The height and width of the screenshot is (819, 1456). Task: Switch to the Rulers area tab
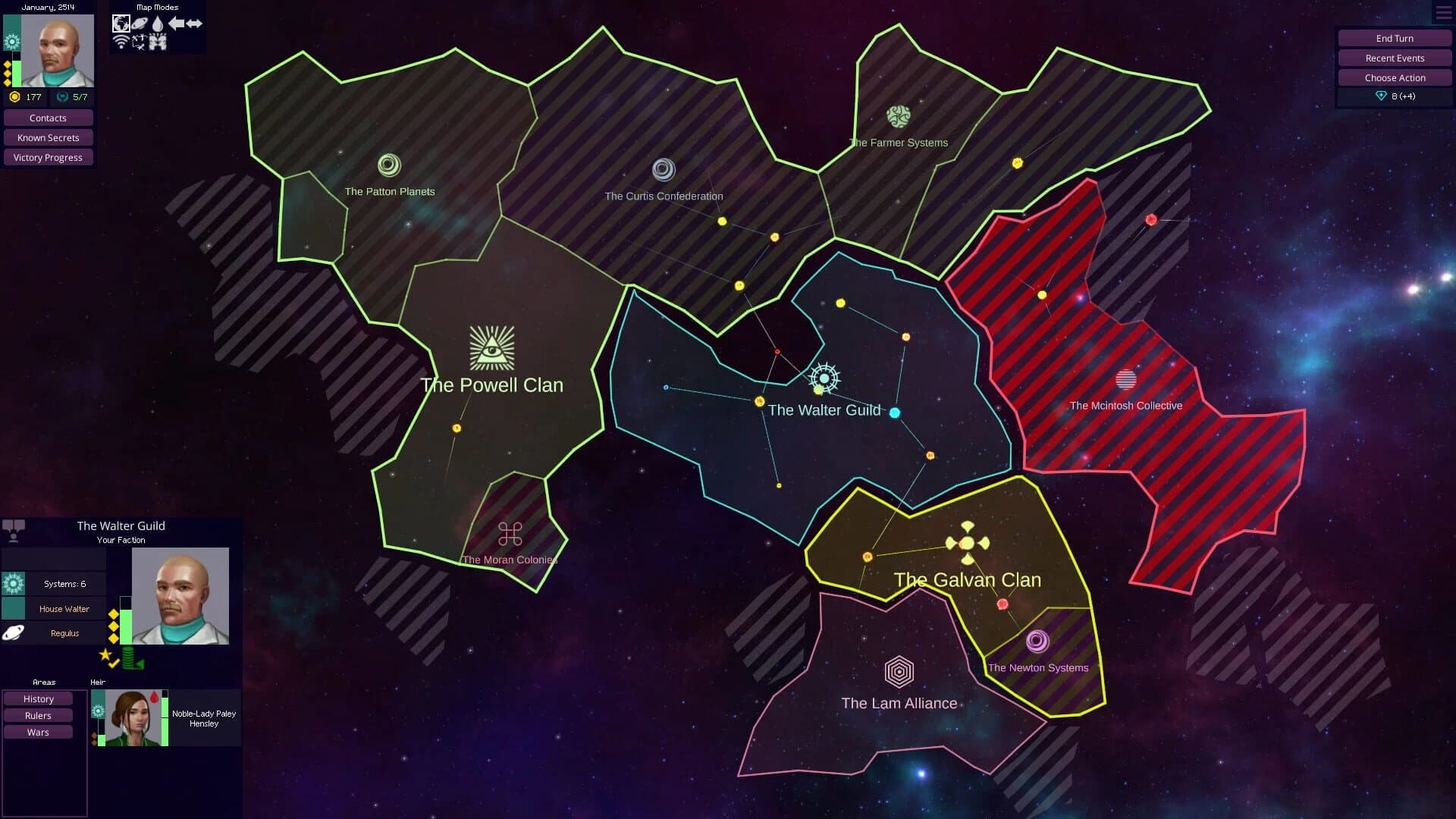(38, 715)
